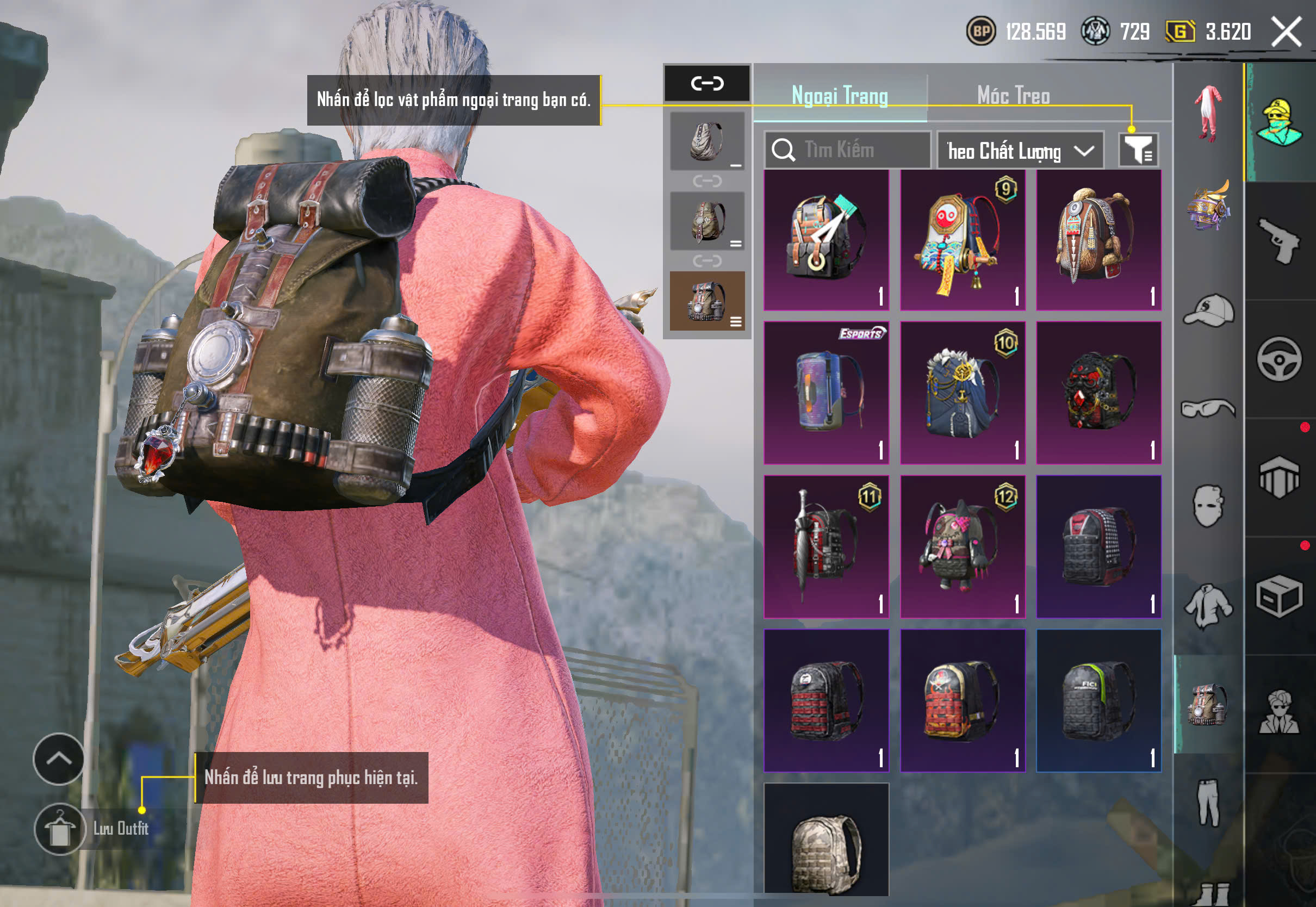The height and width of the screenshot is (907, 1316).
Task: Select the Ngoại Trang tab
Action: tap(840, 96)
